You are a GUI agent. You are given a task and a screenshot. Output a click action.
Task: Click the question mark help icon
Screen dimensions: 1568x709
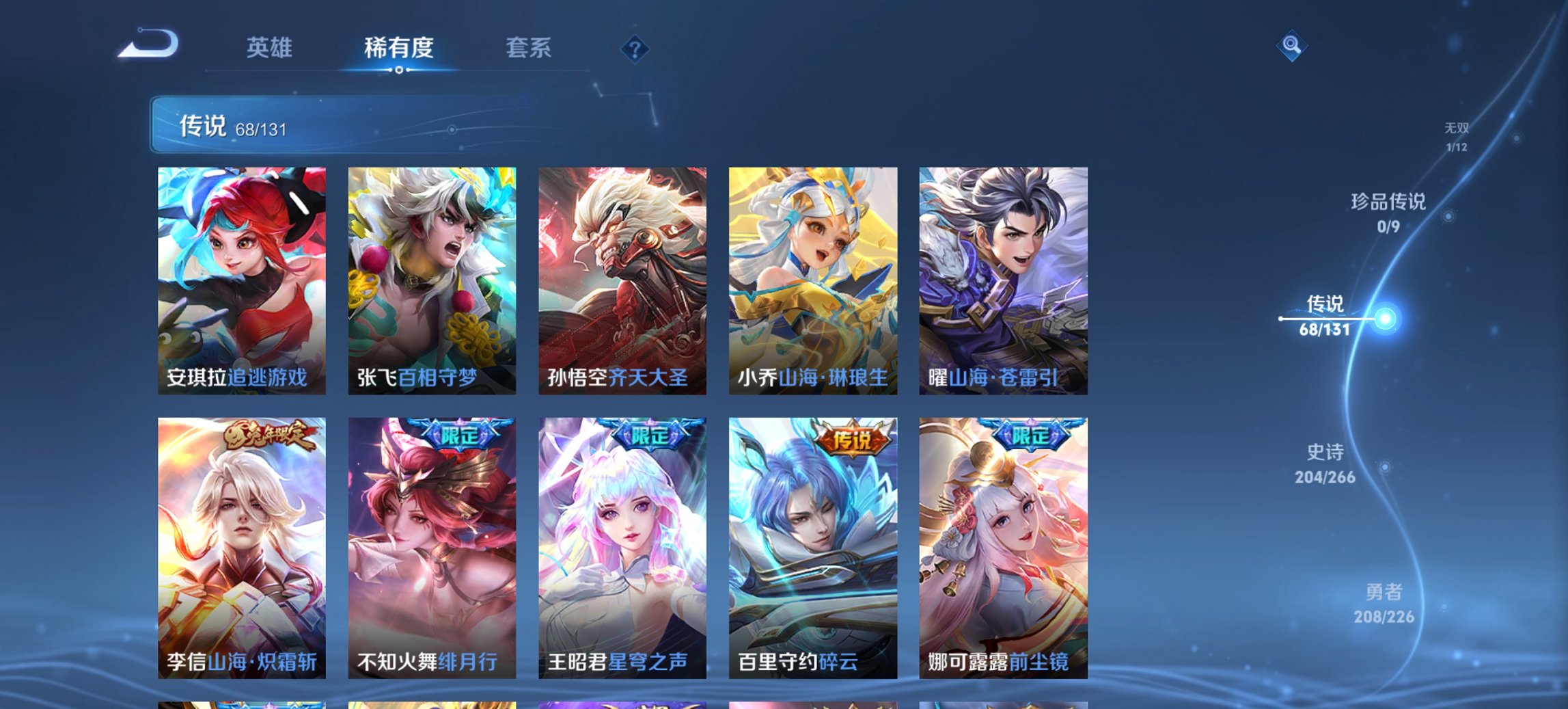pos(635,48)
